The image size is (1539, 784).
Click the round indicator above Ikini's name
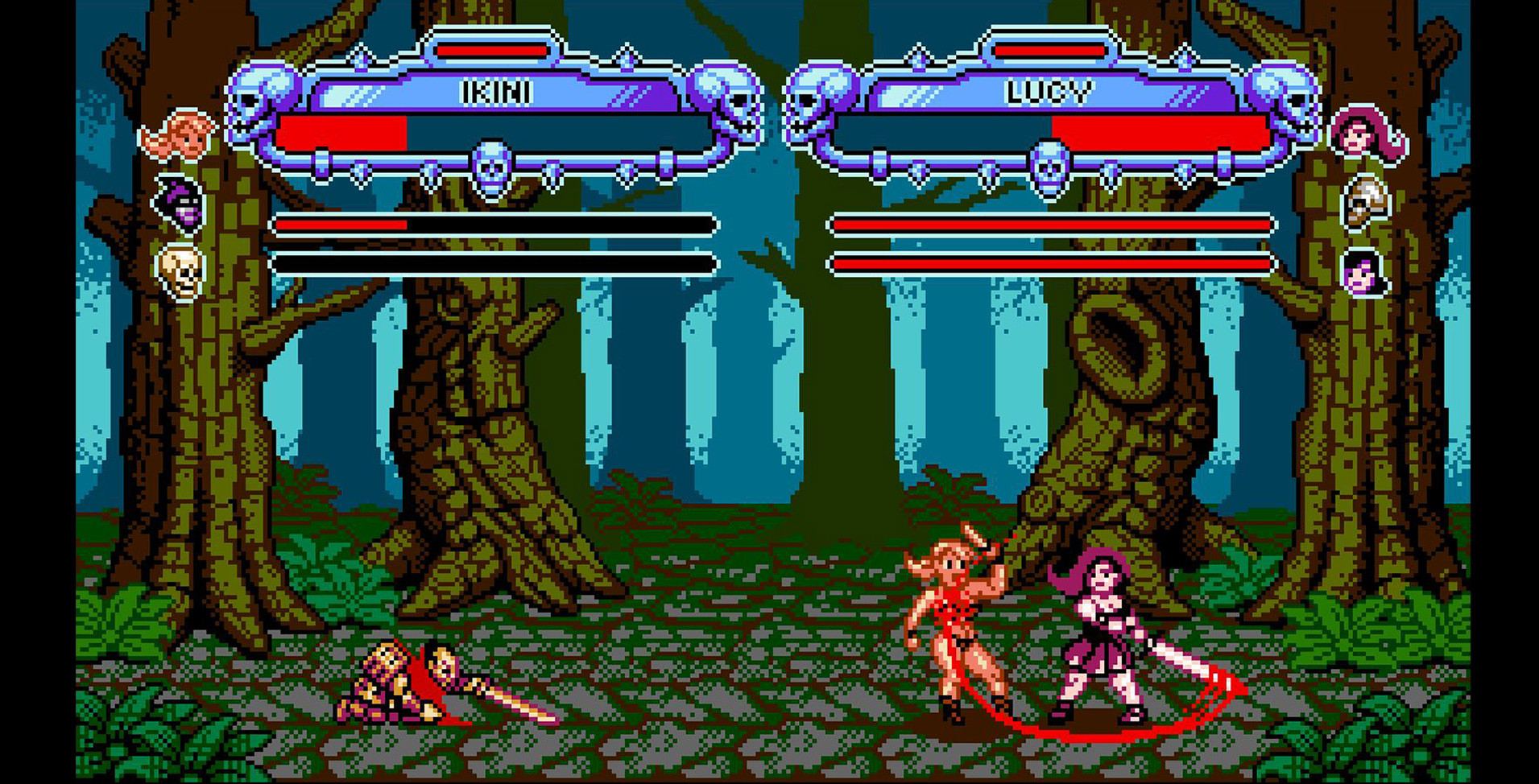490,49
